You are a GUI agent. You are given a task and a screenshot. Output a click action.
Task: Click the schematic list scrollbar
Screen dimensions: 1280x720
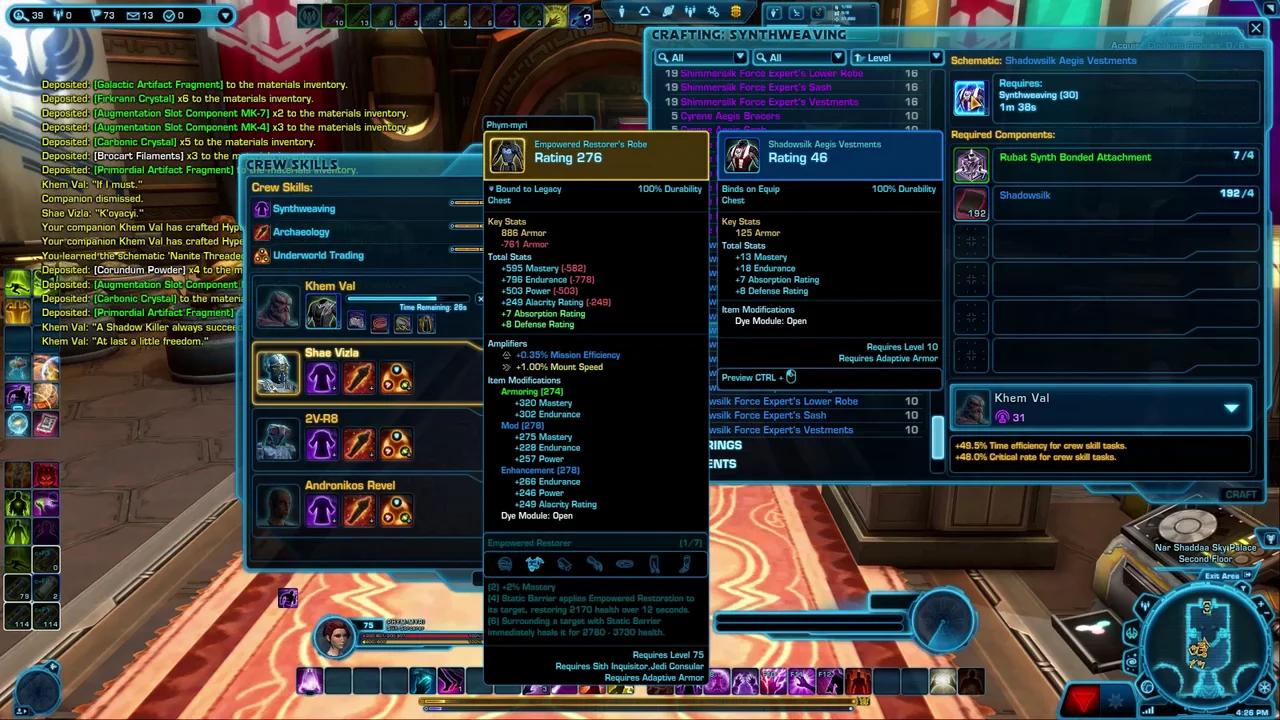click(938, 430)
